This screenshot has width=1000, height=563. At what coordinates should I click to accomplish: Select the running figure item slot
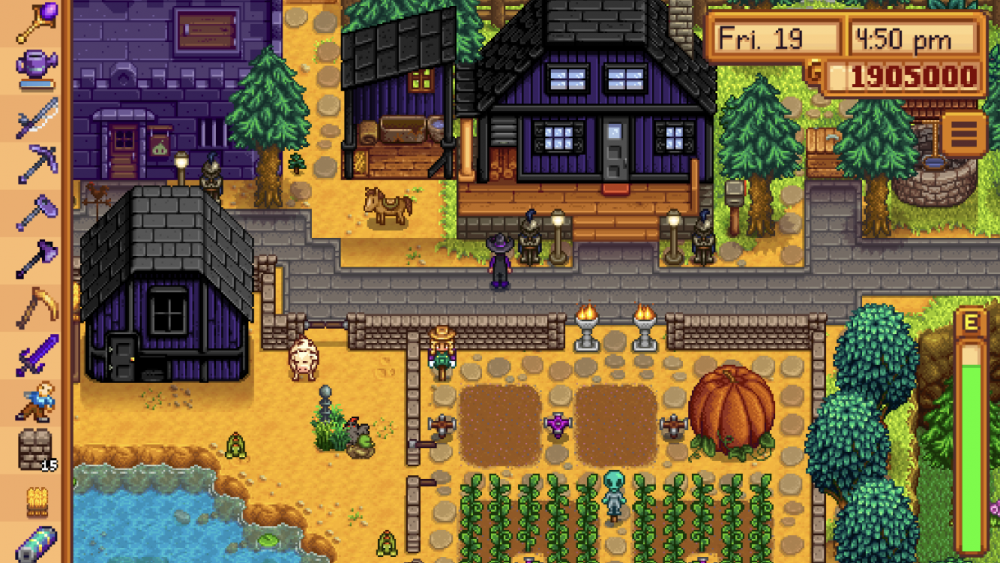point(34,402)
